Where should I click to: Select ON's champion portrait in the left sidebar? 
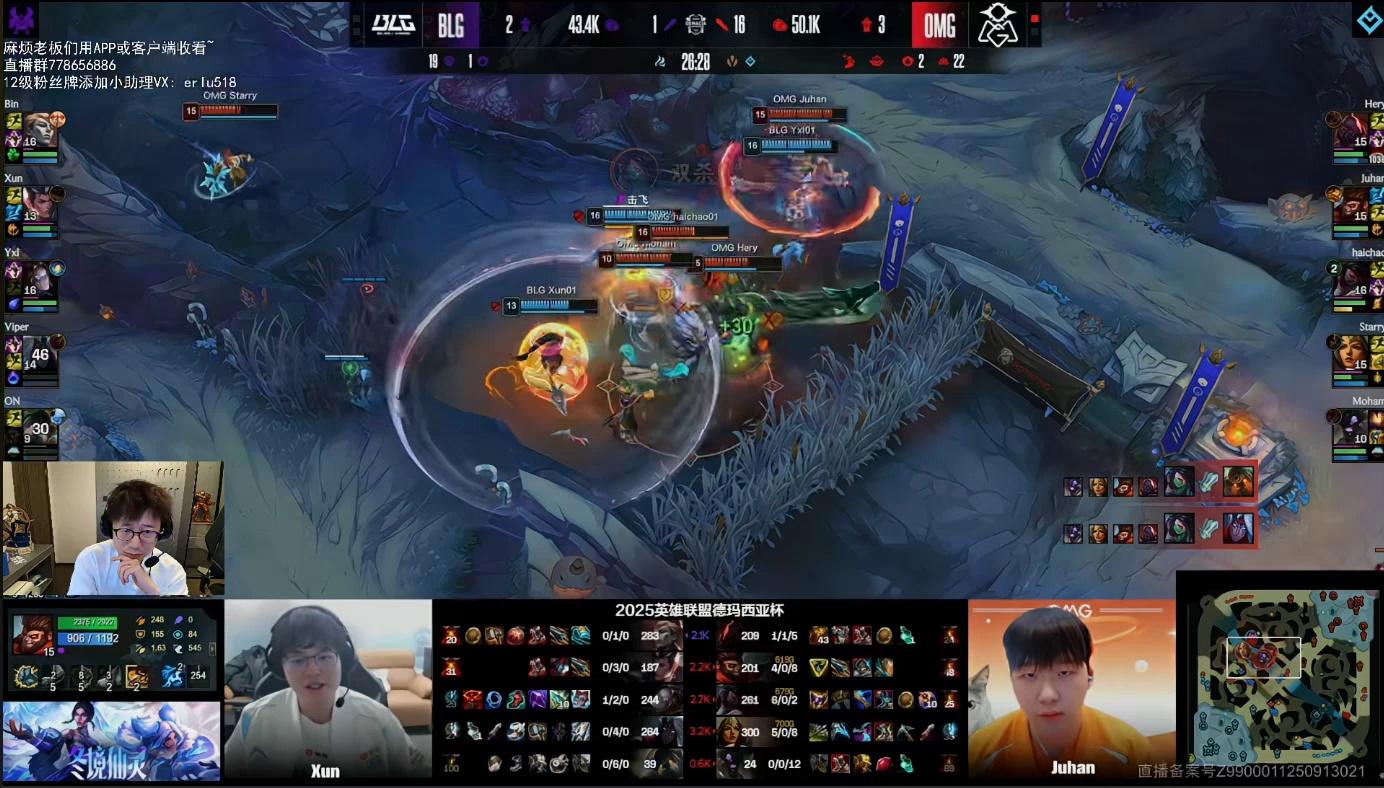tap(38, 426)
